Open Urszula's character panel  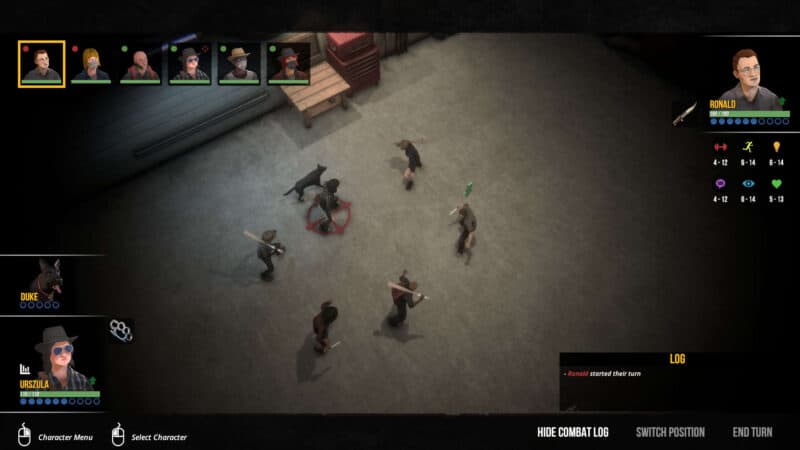(x=55, y=362)
